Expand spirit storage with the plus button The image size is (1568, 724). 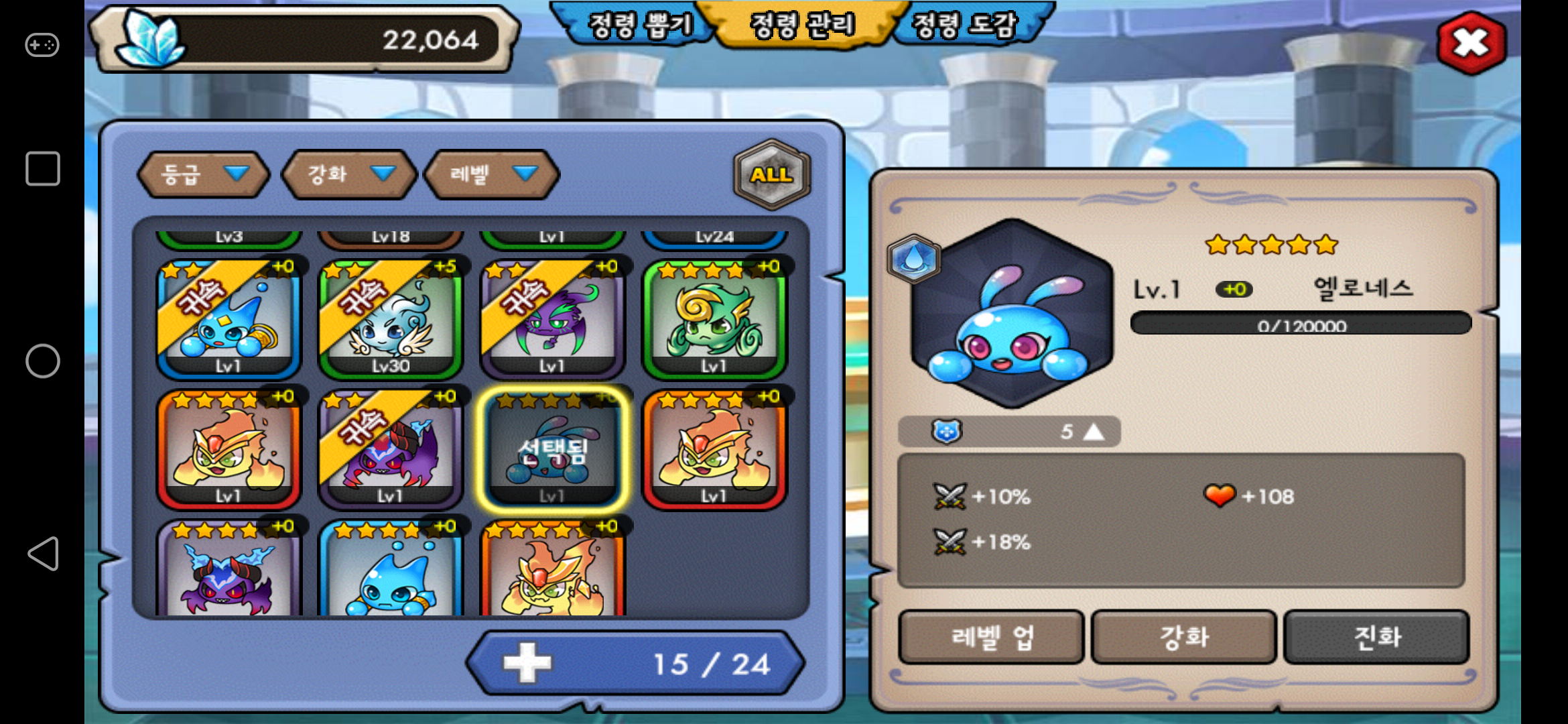[x=527, y=662]
